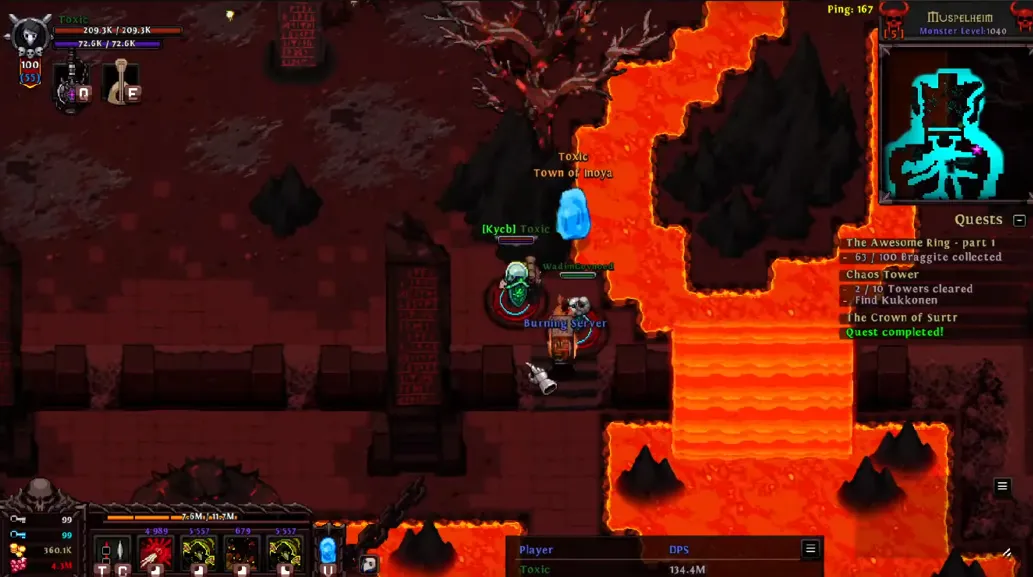Collapse the Quests tracker panel

point(1019,220)
